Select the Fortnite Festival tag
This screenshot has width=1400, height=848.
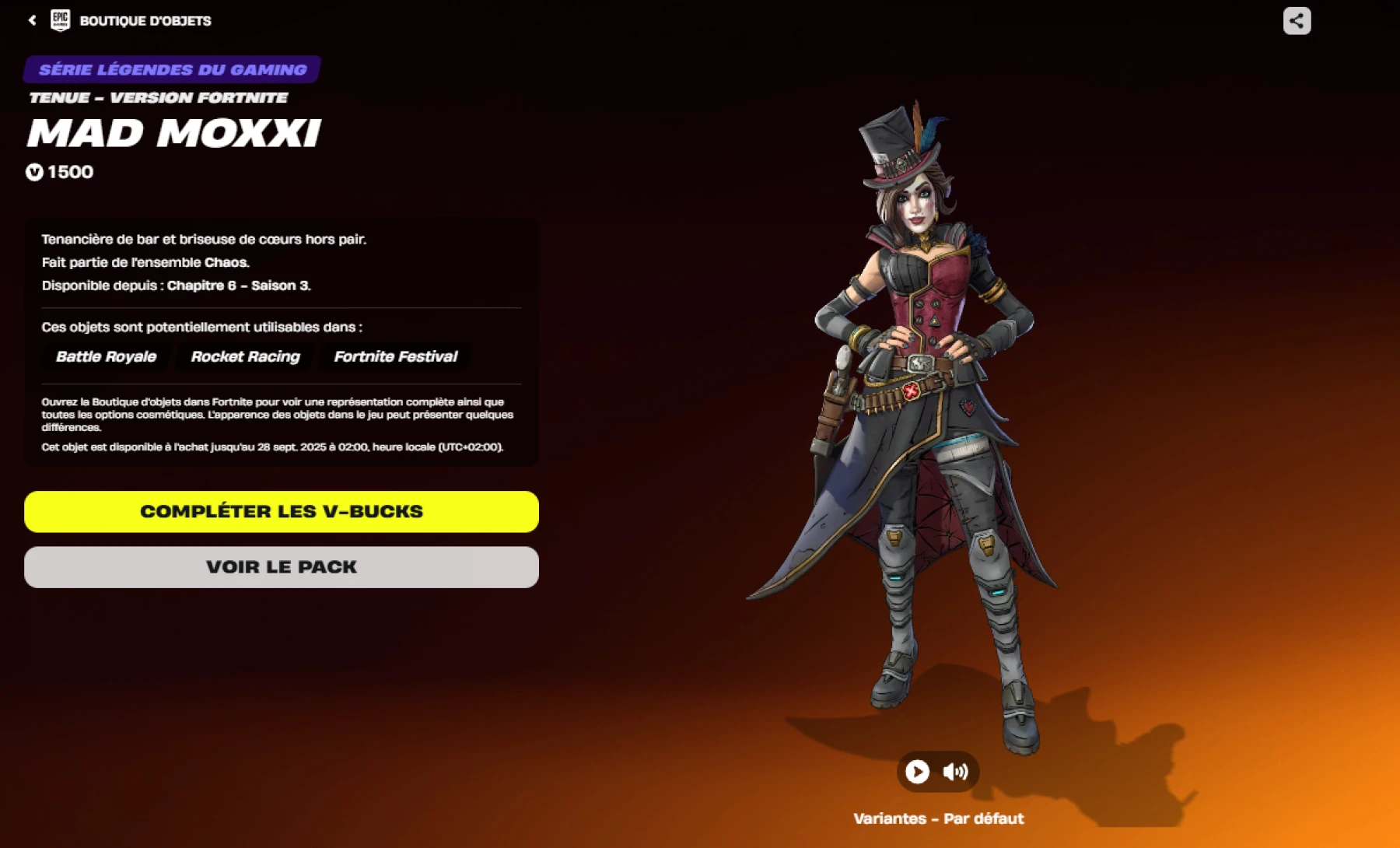395,356
